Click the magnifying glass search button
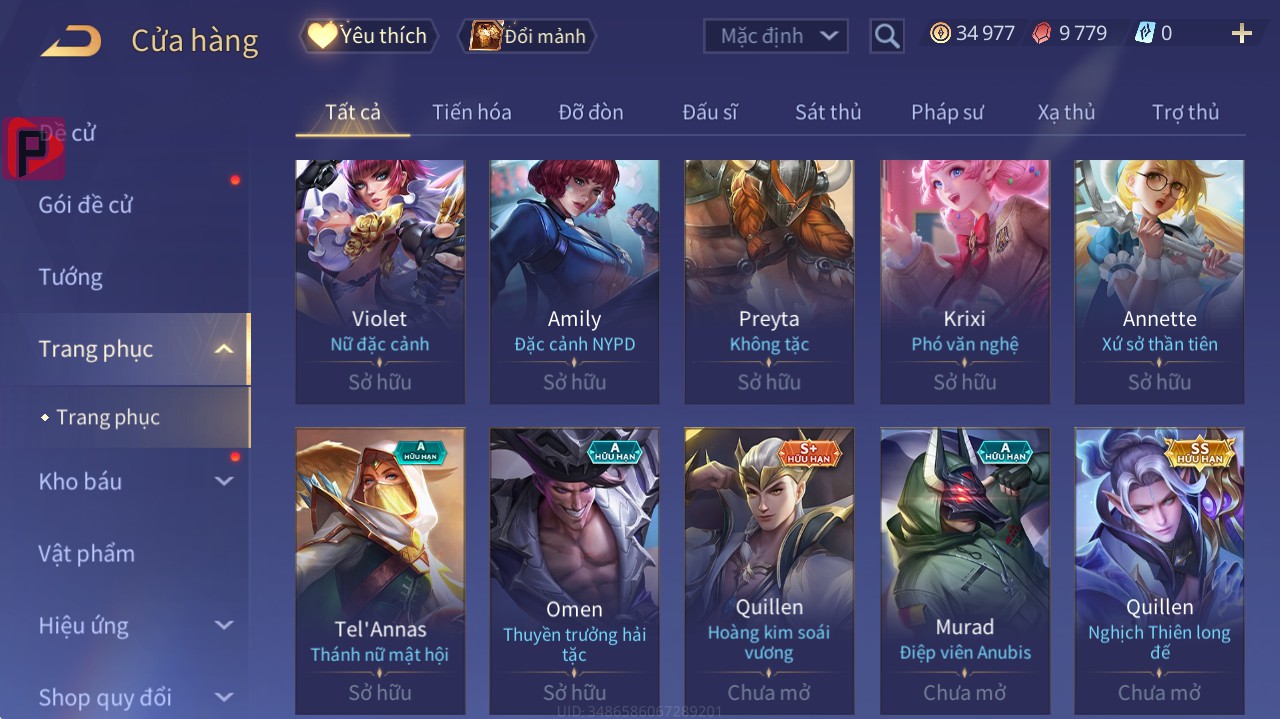Viewport: 1280px width, 719px height. click(x=886, y=36)
